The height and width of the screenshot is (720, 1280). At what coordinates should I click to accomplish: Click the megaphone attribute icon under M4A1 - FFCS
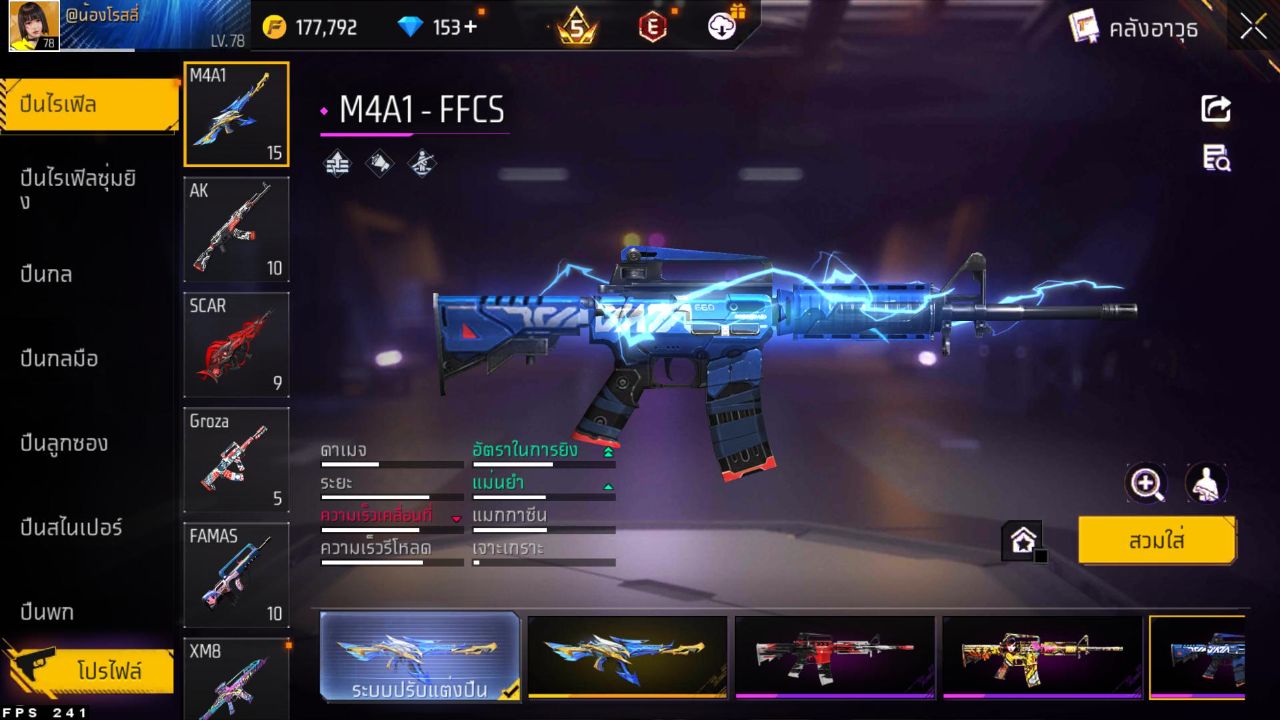click(x=380, y=163)
